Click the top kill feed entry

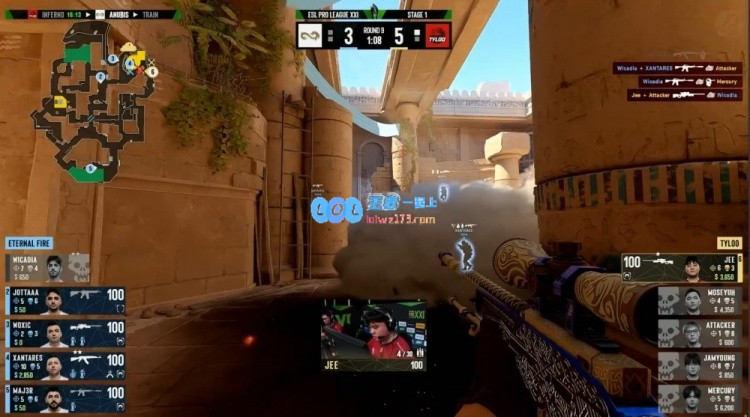click(x=680, y=68)
